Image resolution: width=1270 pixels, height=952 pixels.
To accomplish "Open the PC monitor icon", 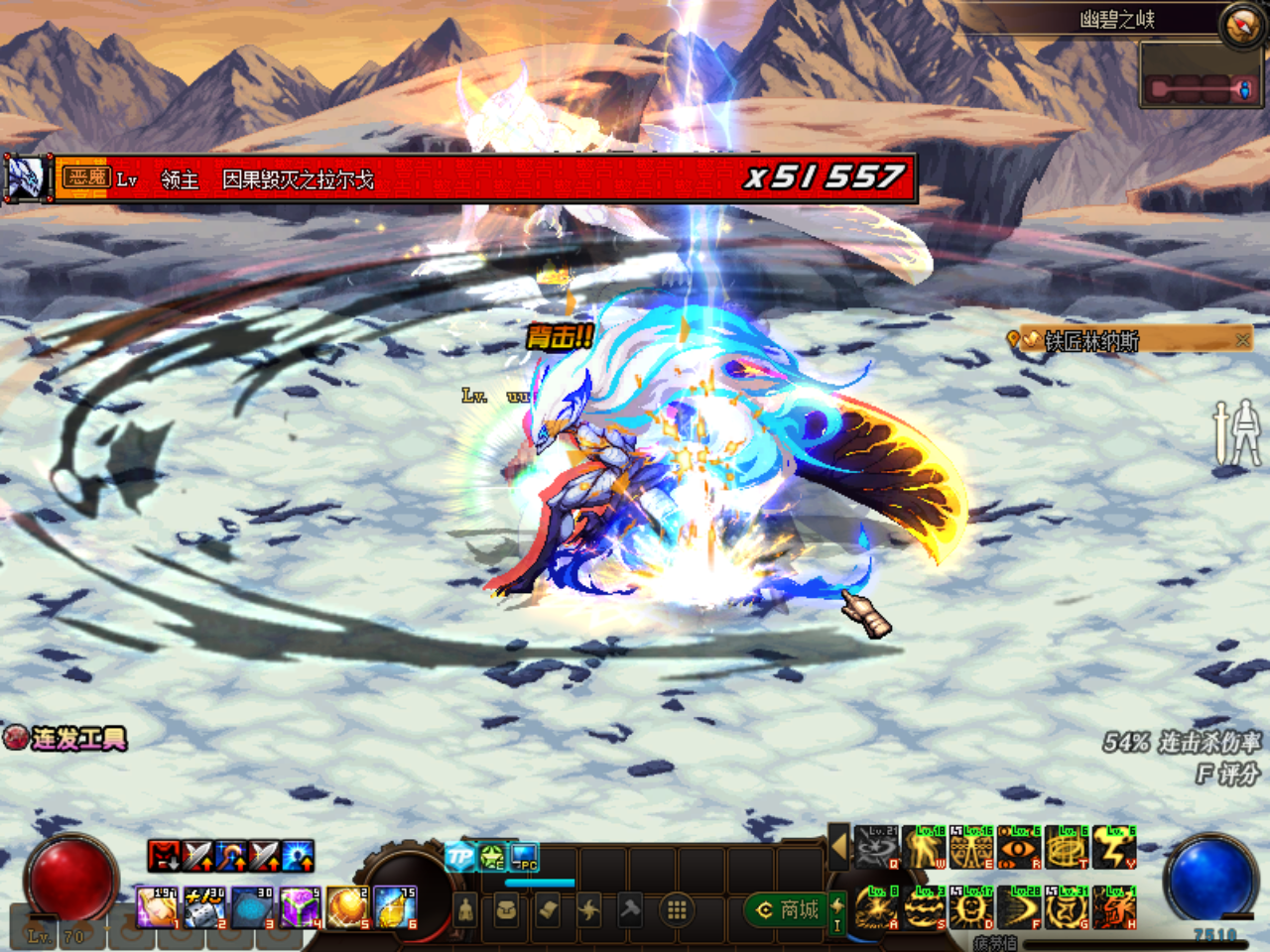I will pyautogui.click(x=525, y=858).
